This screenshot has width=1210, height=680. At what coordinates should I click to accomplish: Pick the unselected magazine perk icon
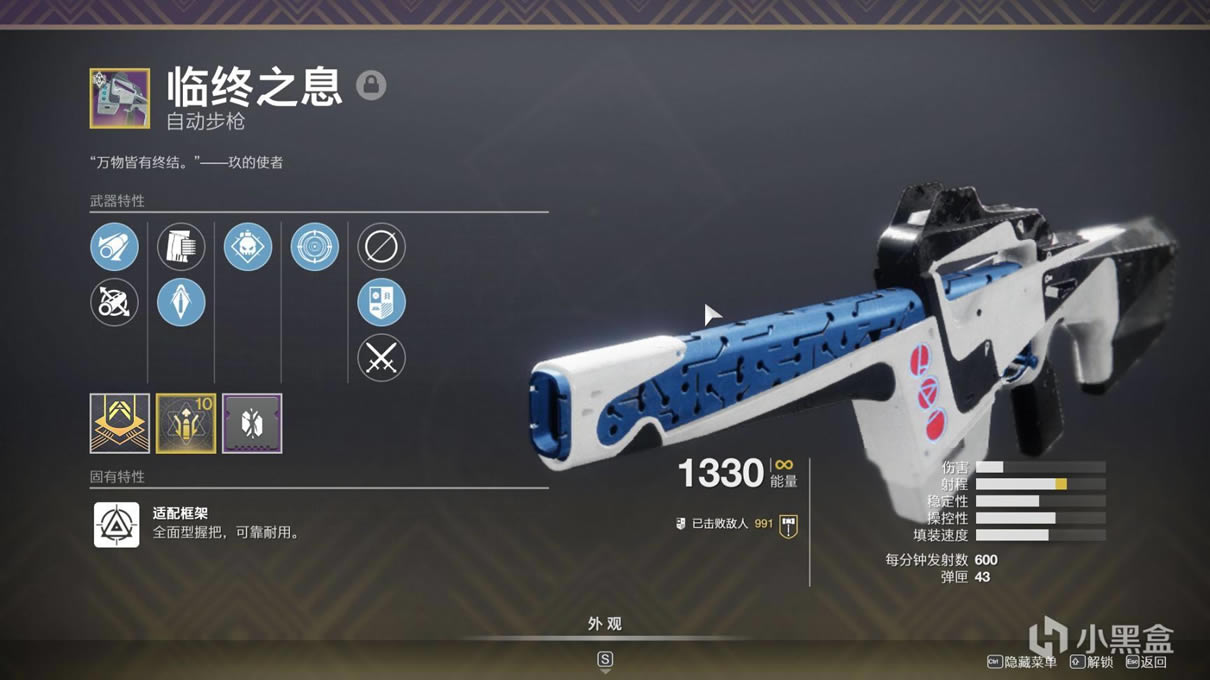pos(181,246)
